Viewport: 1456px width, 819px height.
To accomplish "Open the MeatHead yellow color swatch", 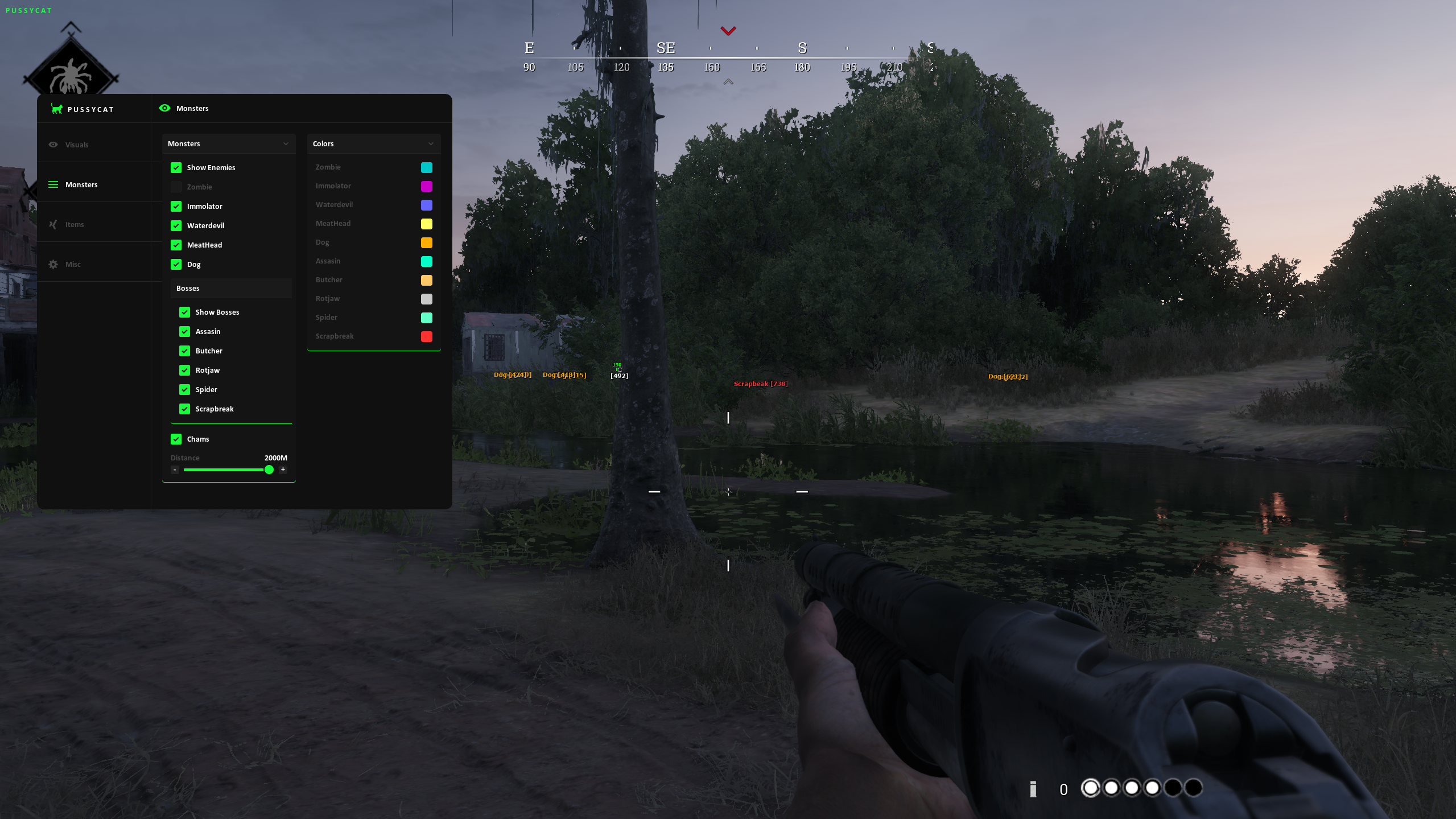I will point(426,224).
